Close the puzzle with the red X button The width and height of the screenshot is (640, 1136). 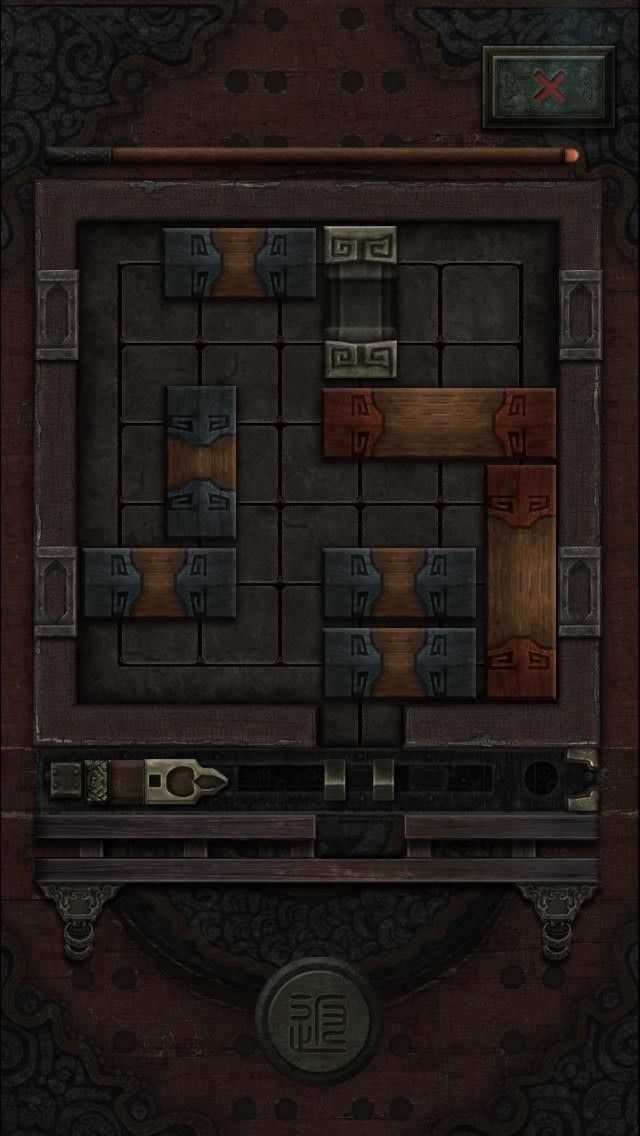coord(549,87)
